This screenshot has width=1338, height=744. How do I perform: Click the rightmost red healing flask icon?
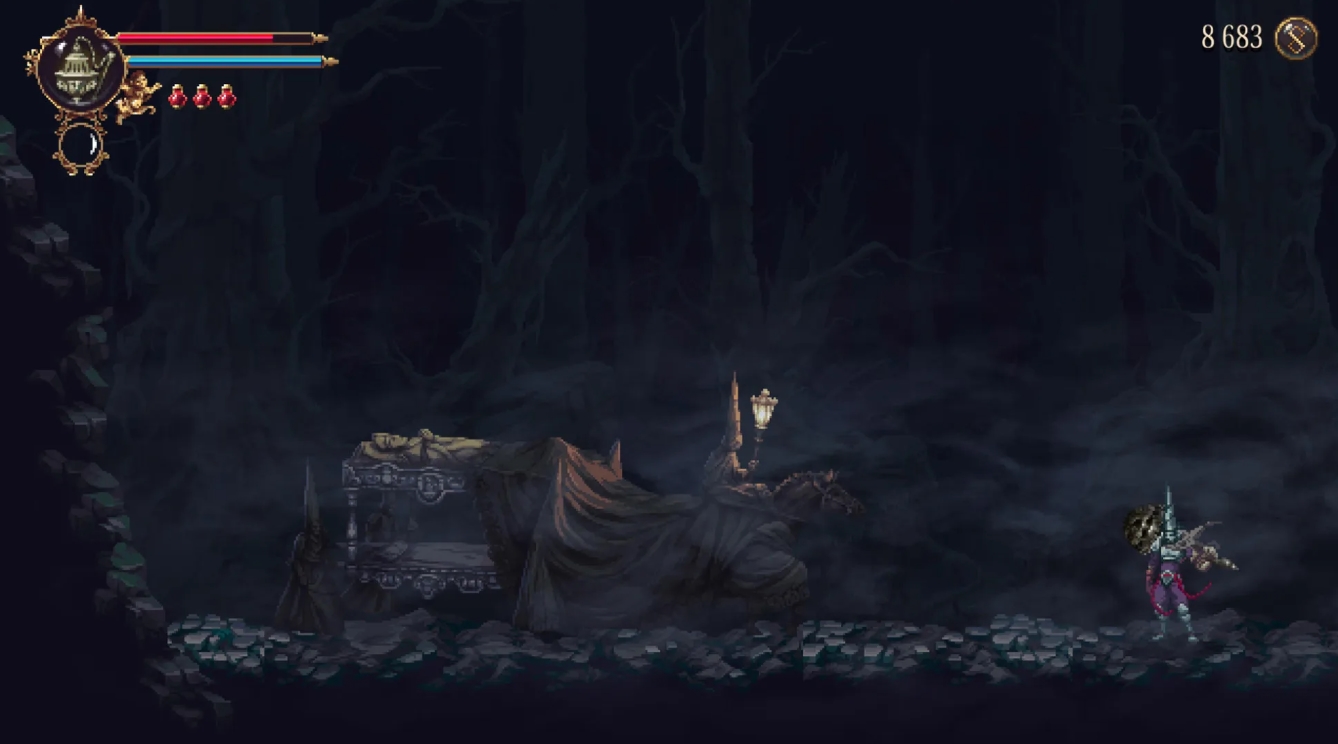[x=225, y=98]
